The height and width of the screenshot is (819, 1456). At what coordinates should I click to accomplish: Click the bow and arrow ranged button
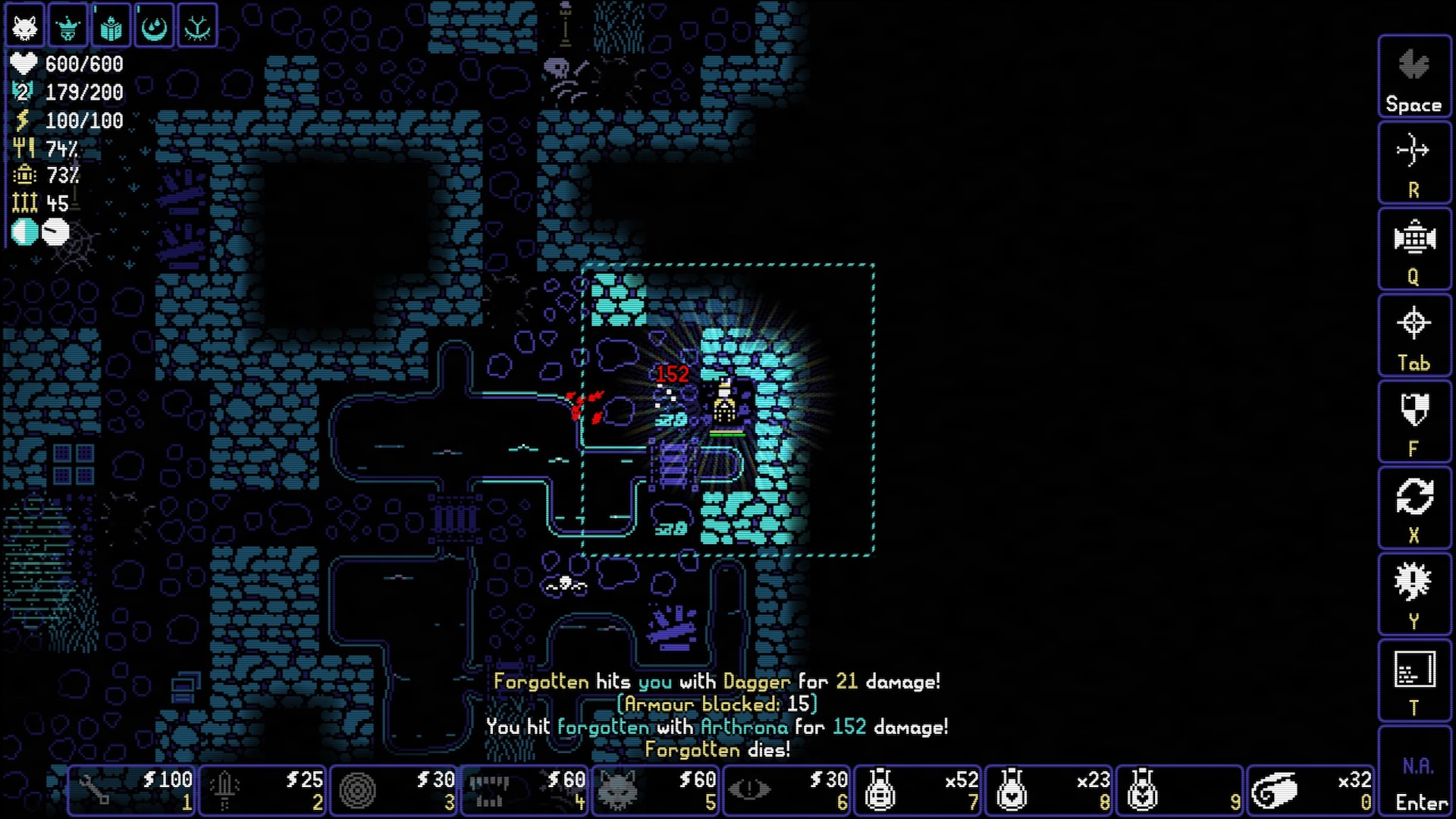pos(1414,162)
